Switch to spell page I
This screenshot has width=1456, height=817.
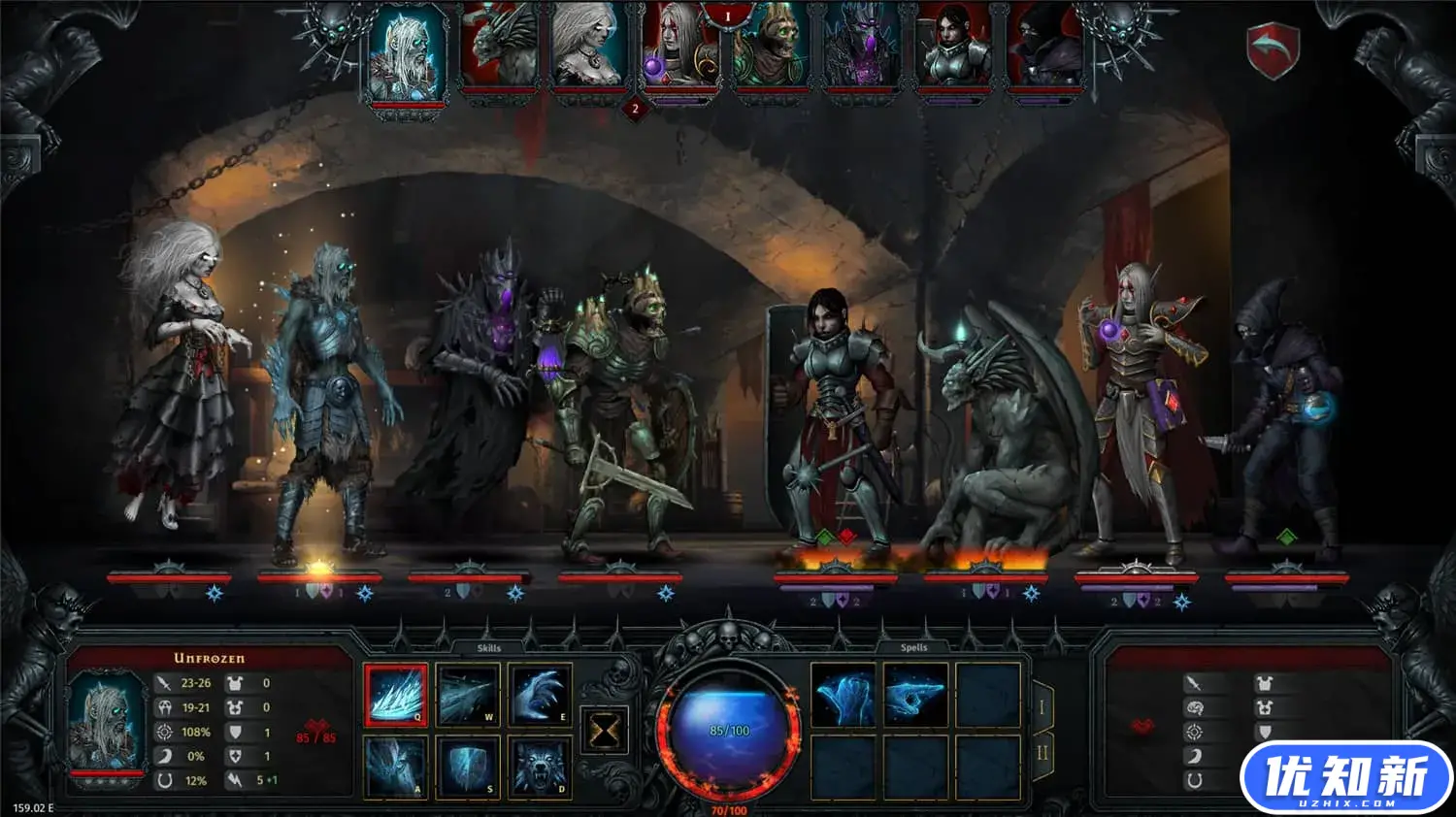point(1042,707)
